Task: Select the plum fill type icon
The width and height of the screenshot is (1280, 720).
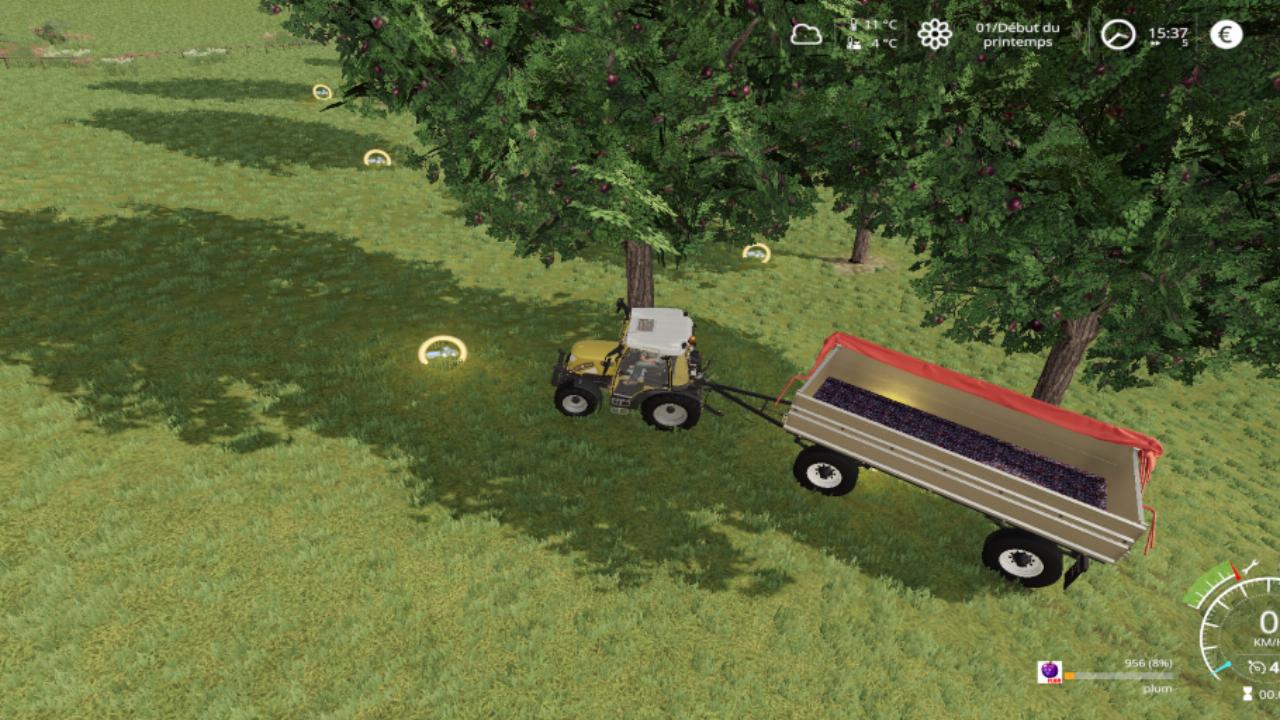Action: [1049, 672]
